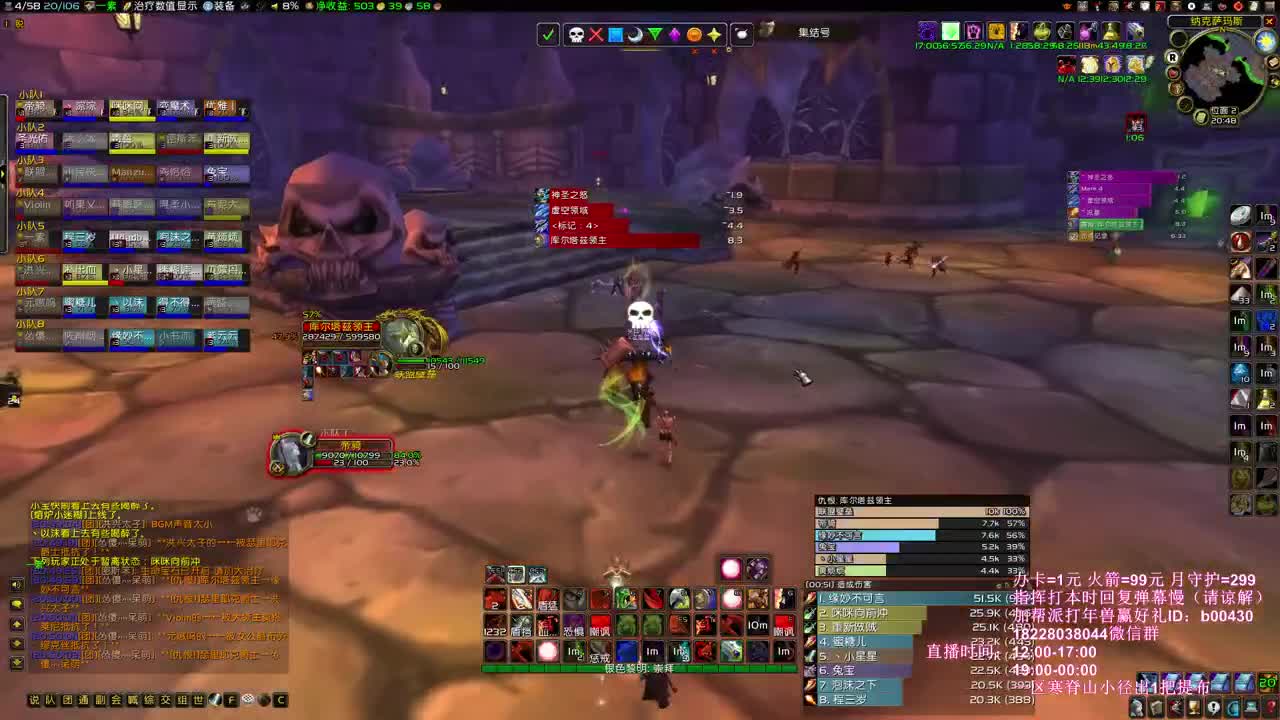
Task: Select the moon raid target marker
Action: (x=636, y=34)
